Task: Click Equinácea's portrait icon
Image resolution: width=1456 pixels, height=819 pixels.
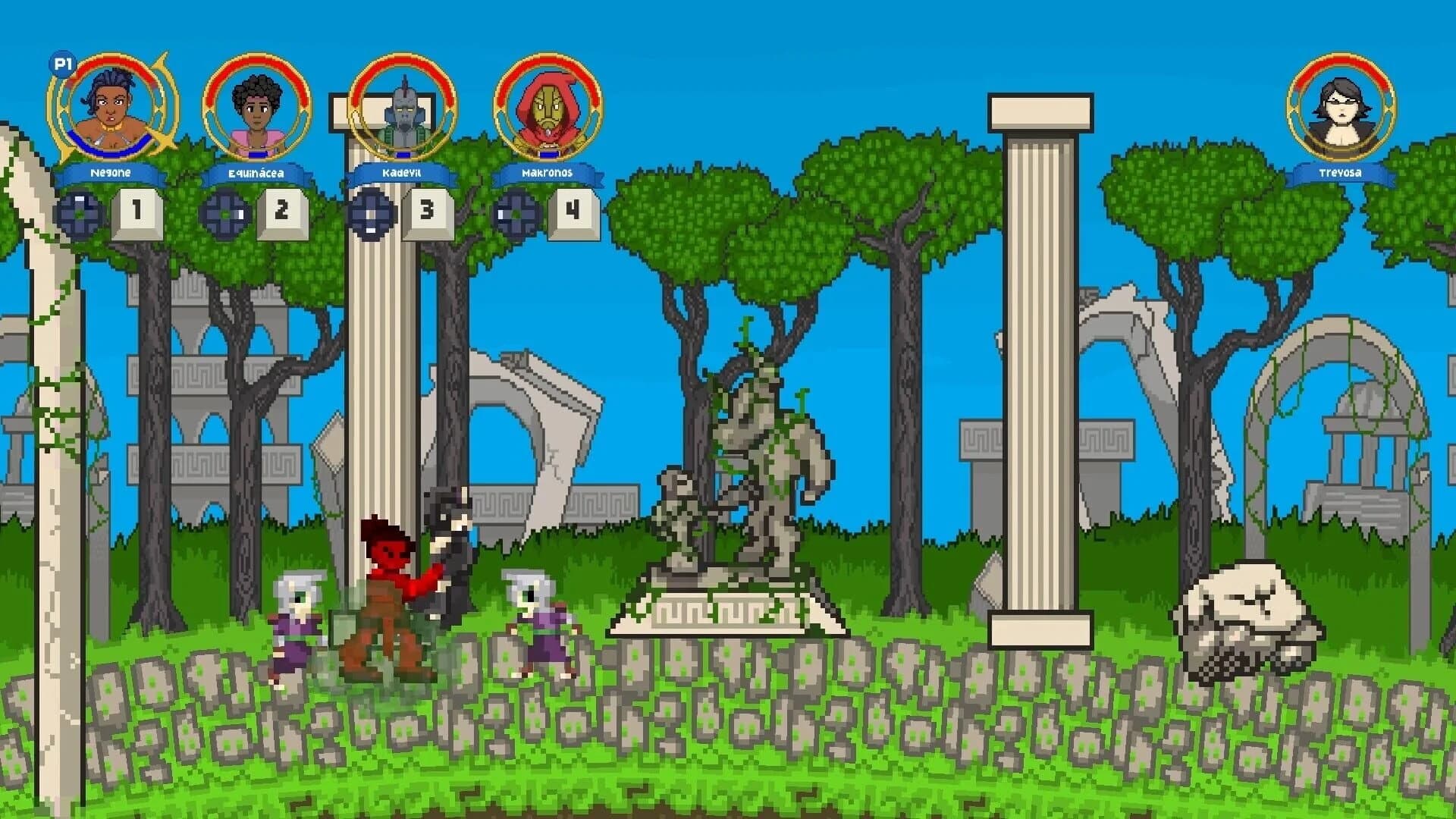Action: click(x=256, y=110)
